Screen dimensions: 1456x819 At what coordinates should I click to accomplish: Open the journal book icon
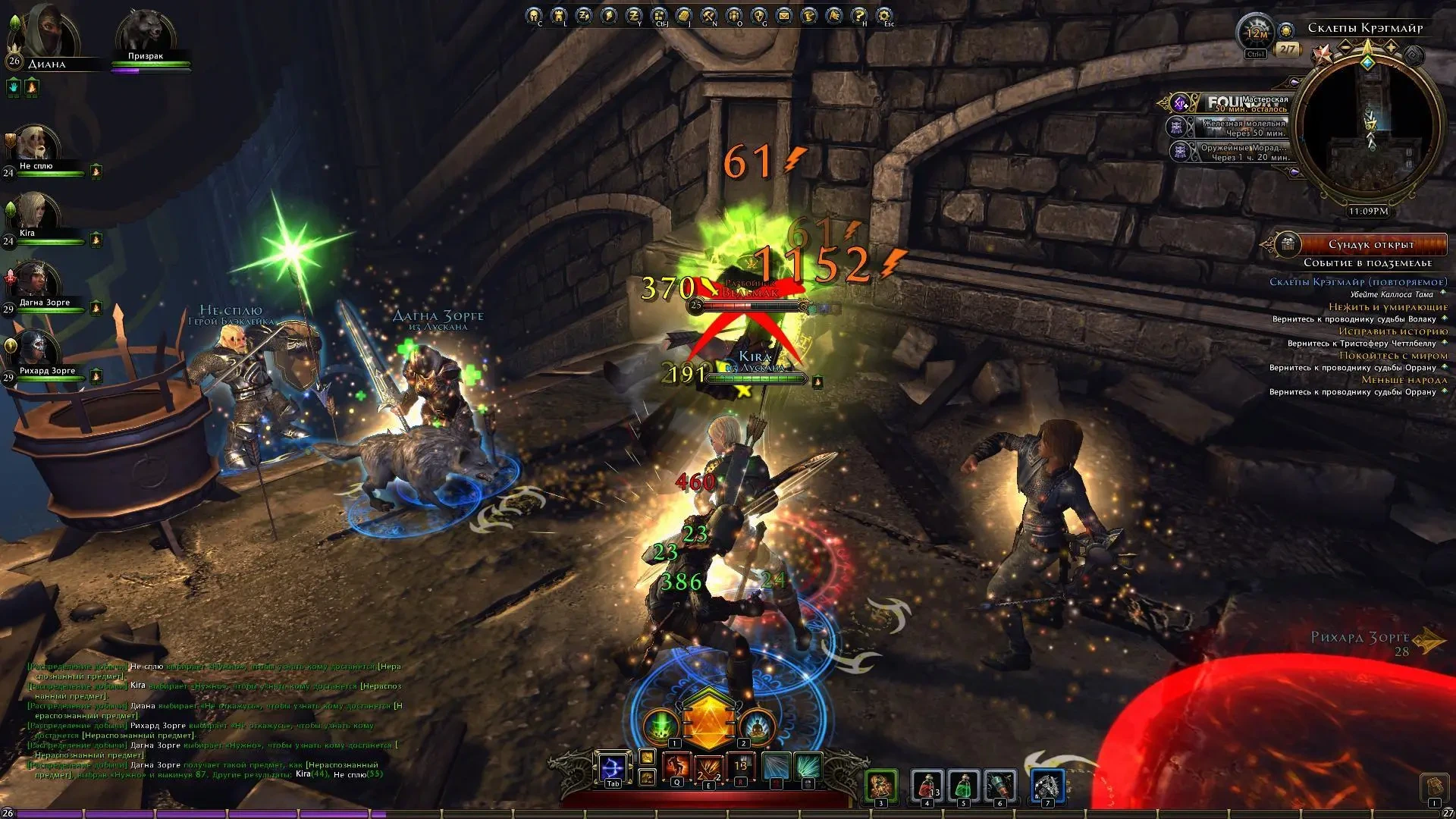pos(684,15)
